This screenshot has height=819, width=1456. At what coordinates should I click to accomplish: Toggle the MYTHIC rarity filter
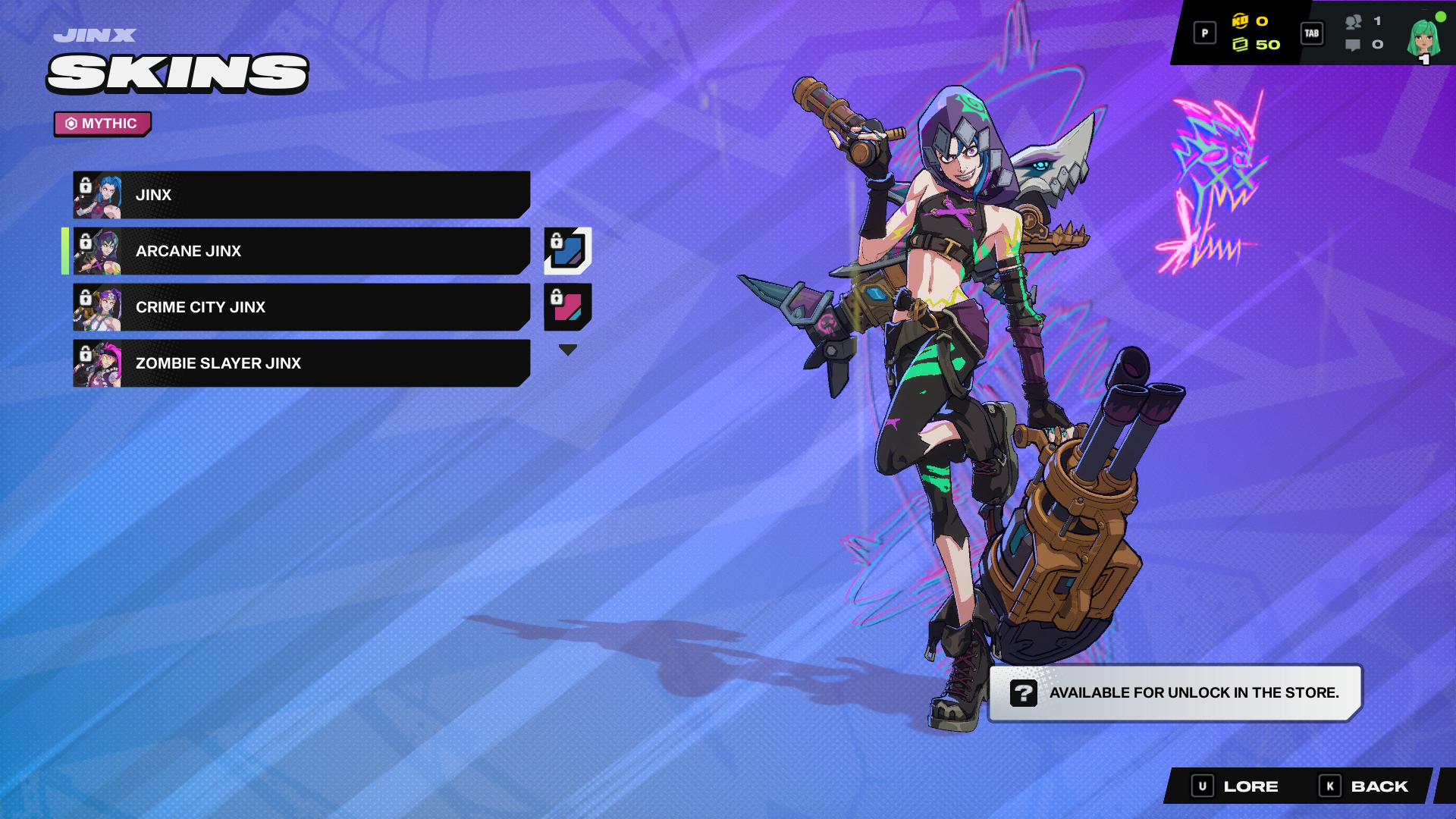click(x=102, y=124)
